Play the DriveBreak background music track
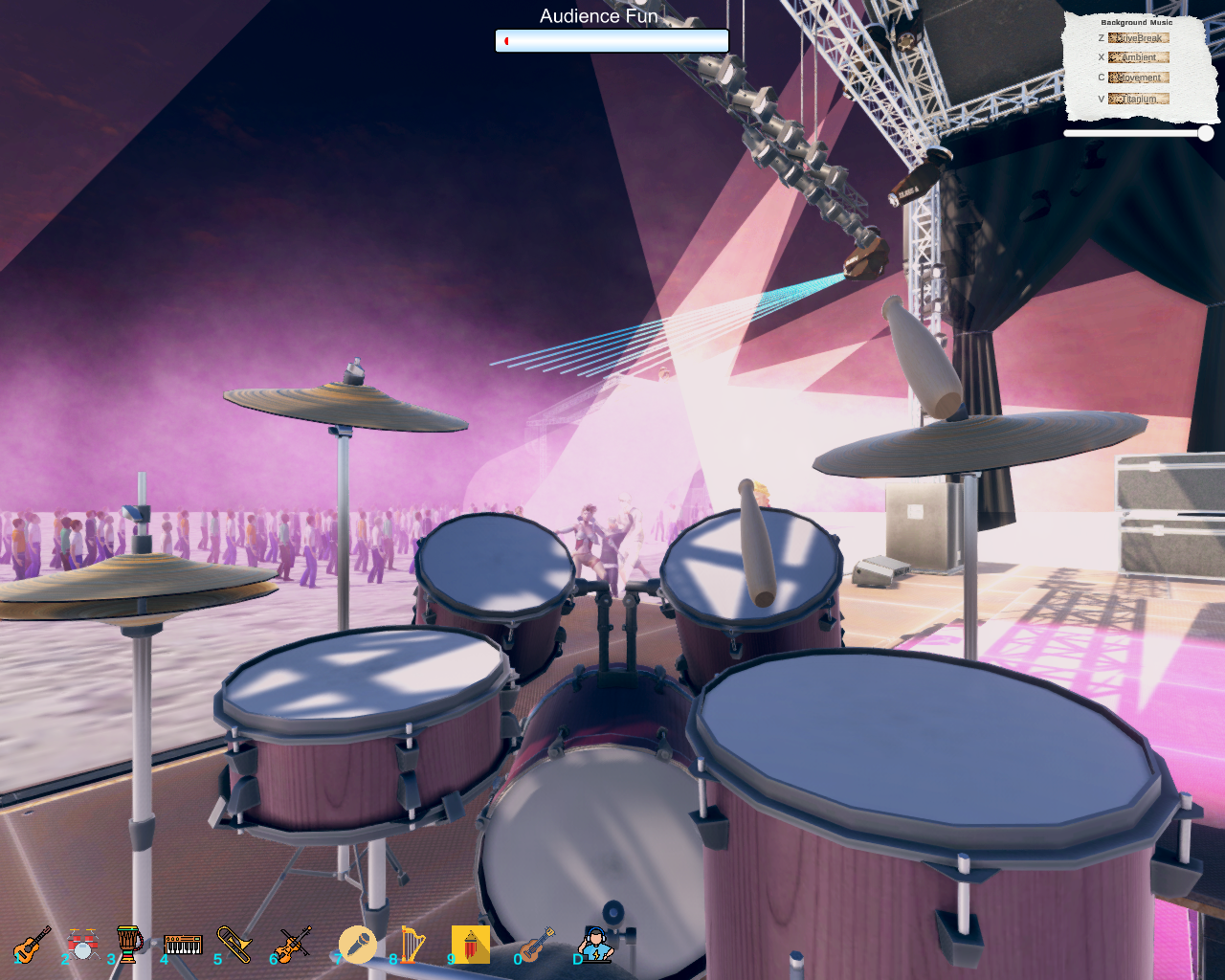Viewport: 1225px width, 980px height. coord(1139,37)
